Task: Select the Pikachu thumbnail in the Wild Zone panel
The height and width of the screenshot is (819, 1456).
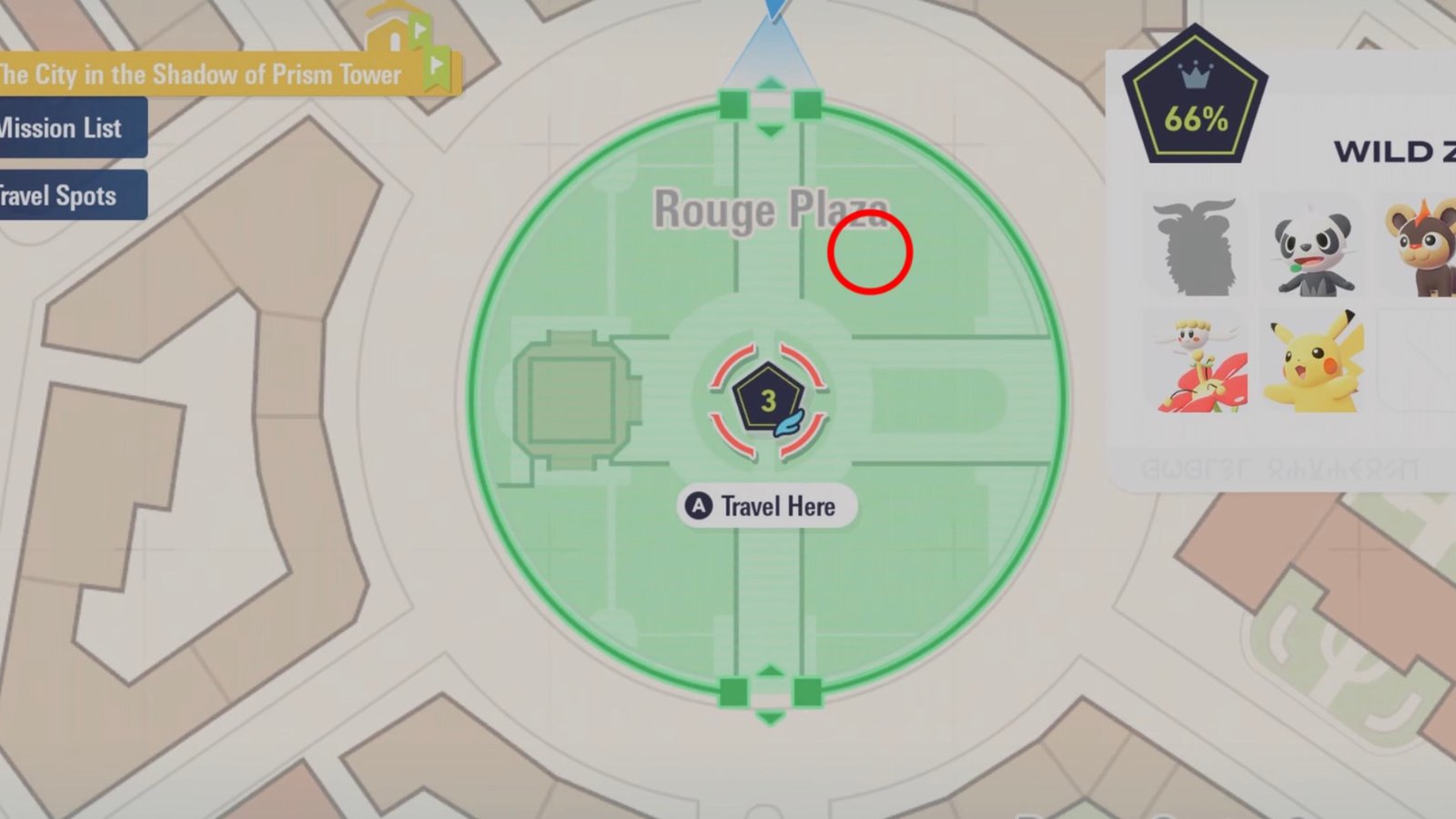Action: (1314, 364)
